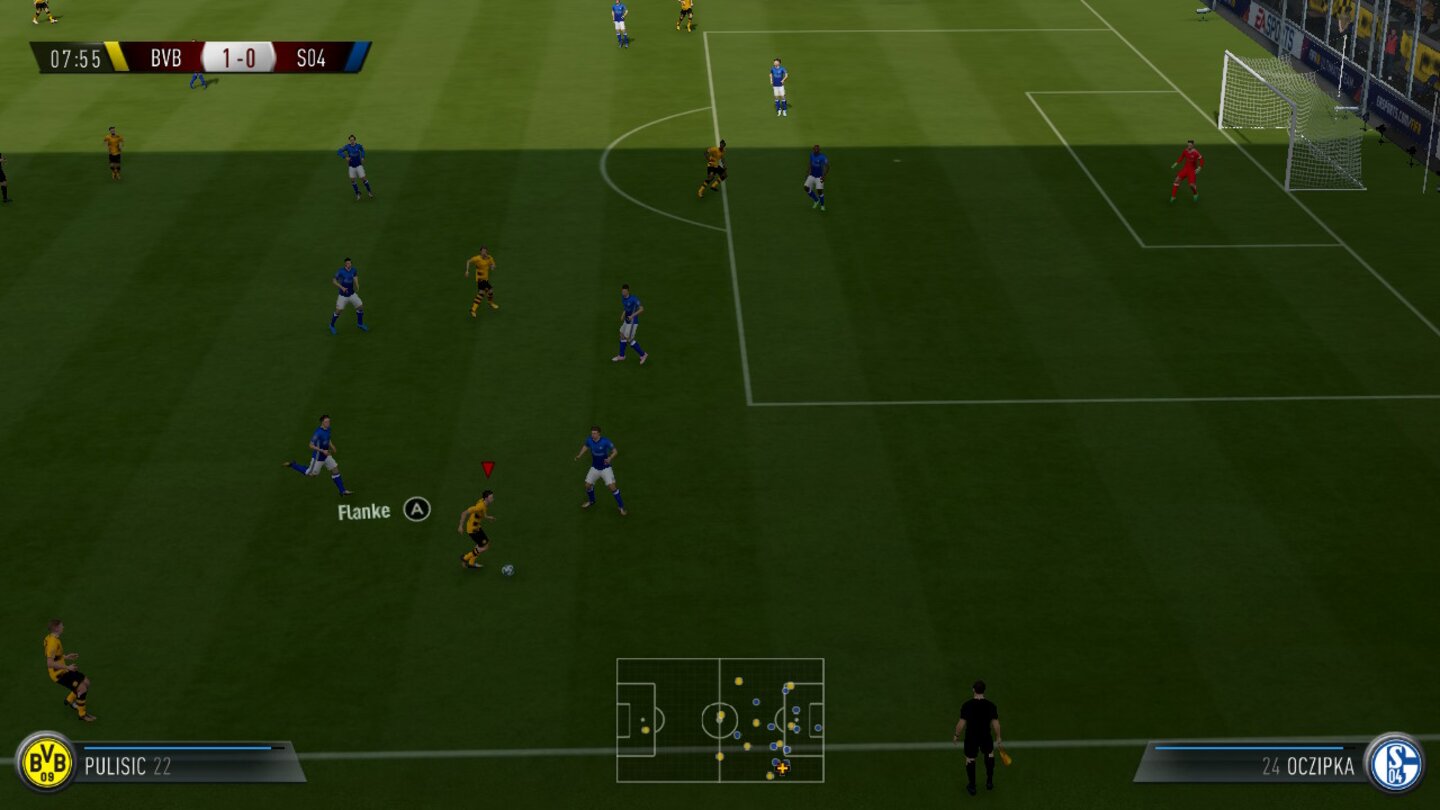Click a yellow Dortmund dot on the radar
1440x810 pixels.
740,682
